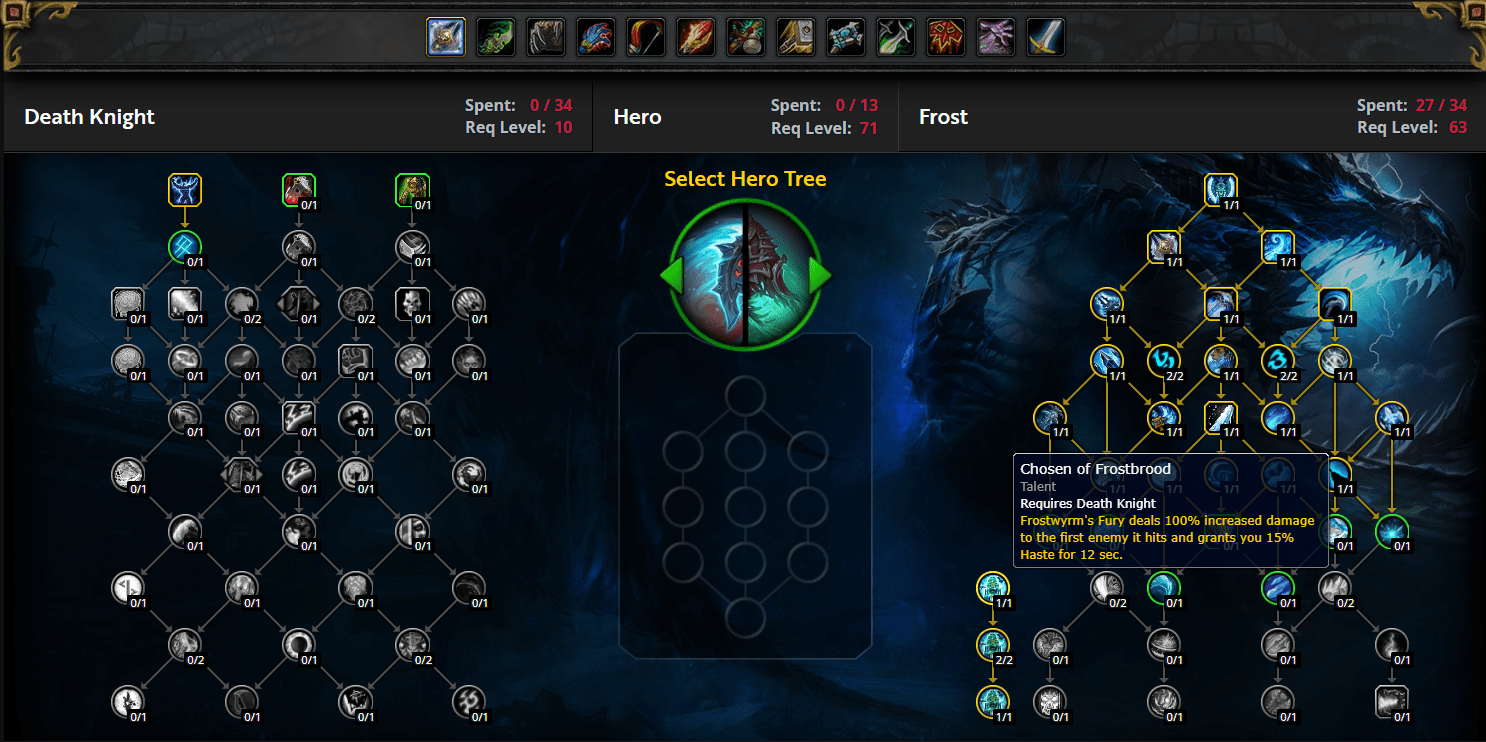Select the Death Knight class icon in the top bar
This screenshot has height=742, width=1486.
445,36
